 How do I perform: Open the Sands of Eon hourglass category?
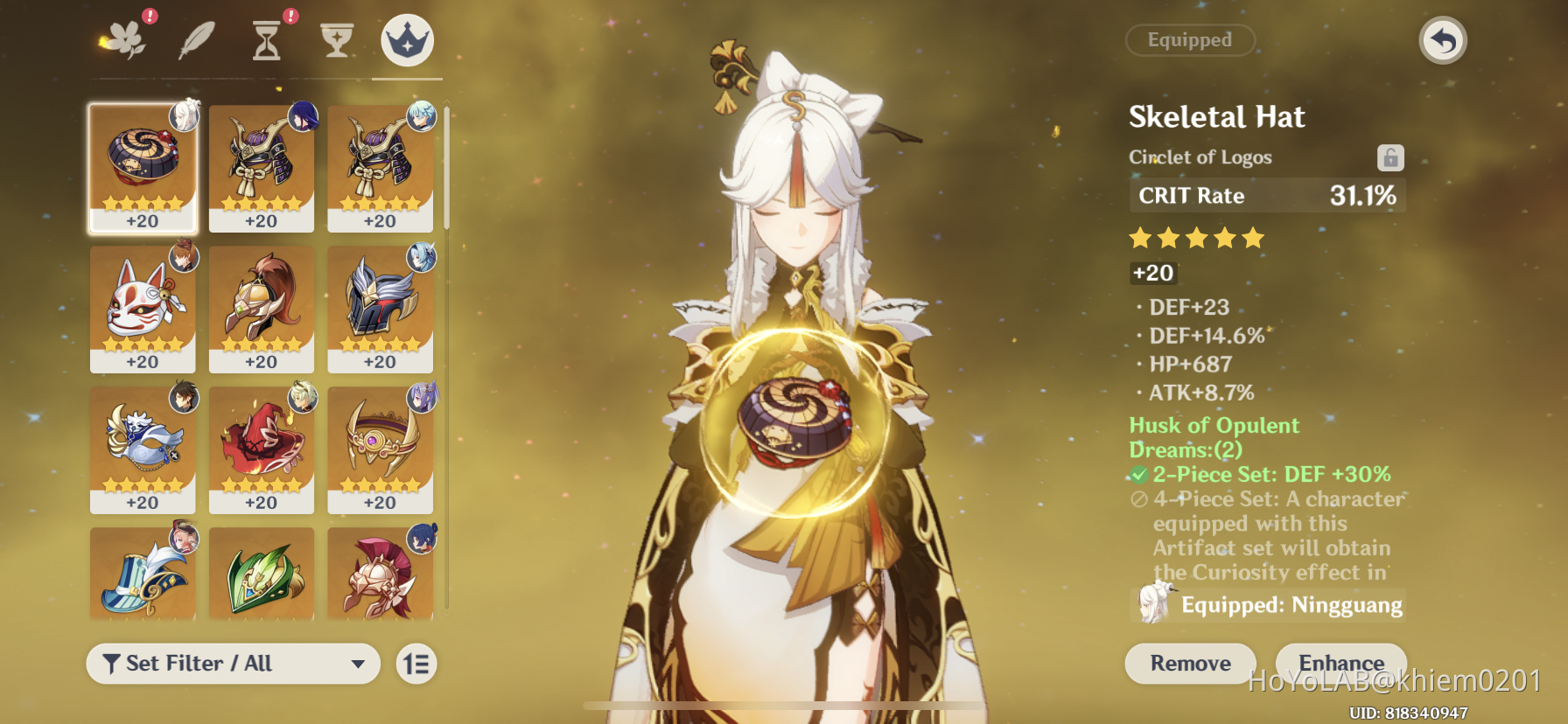[267, 39]
